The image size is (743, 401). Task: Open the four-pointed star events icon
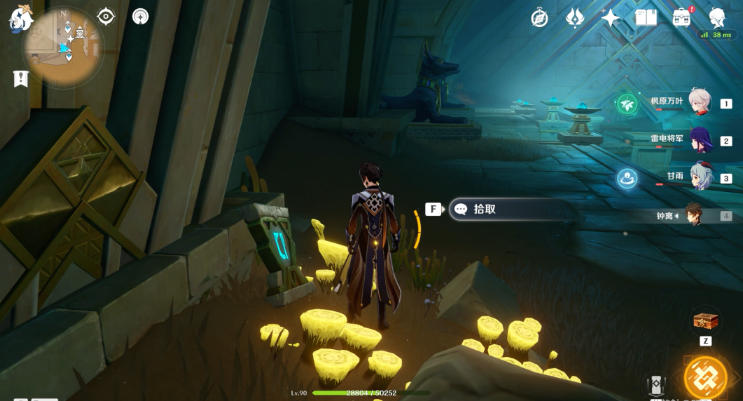(610, 17)
